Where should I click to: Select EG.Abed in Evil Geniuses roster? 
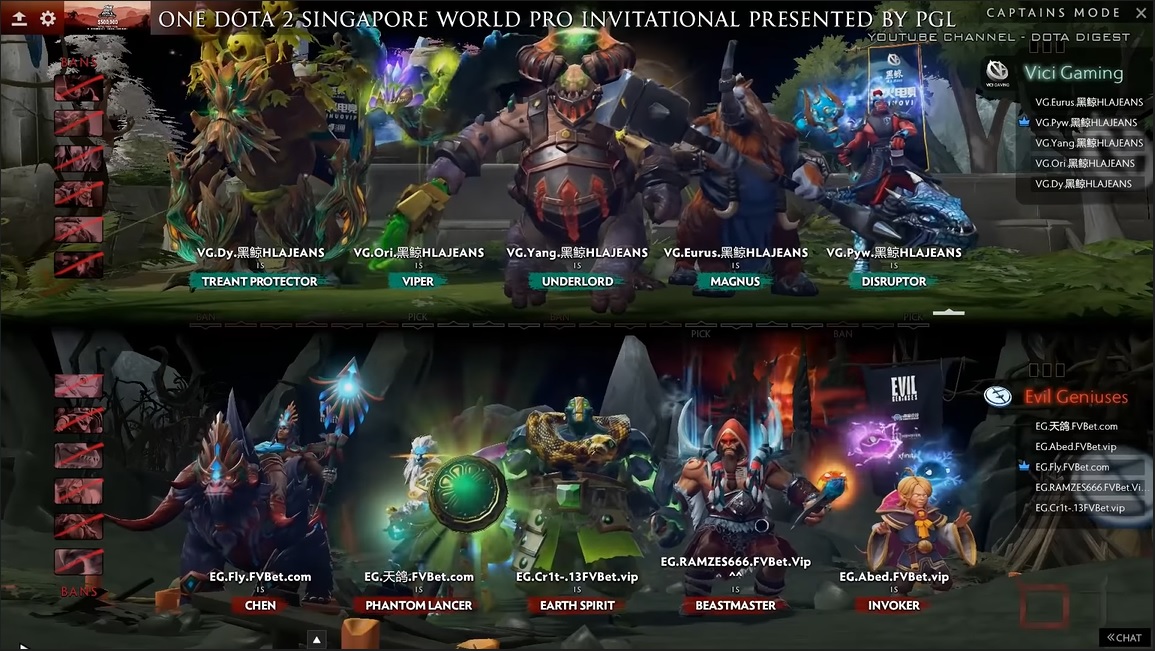pos(1075,447)
